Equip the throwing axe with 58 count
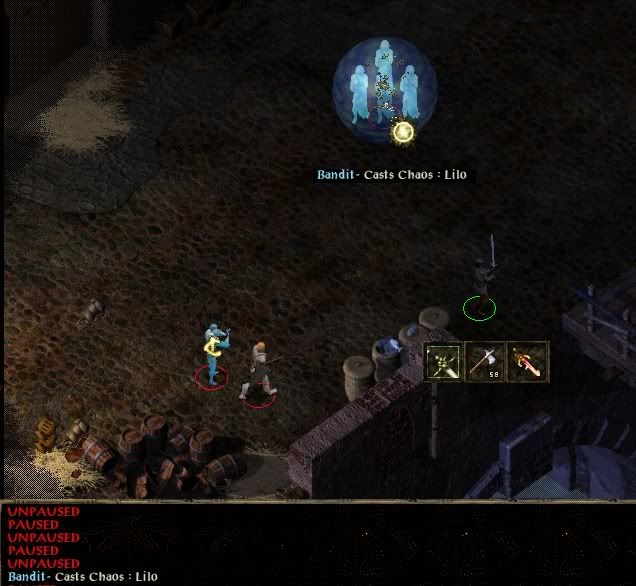Viewport: 636px width, 586px height. (x=486, y=361)
